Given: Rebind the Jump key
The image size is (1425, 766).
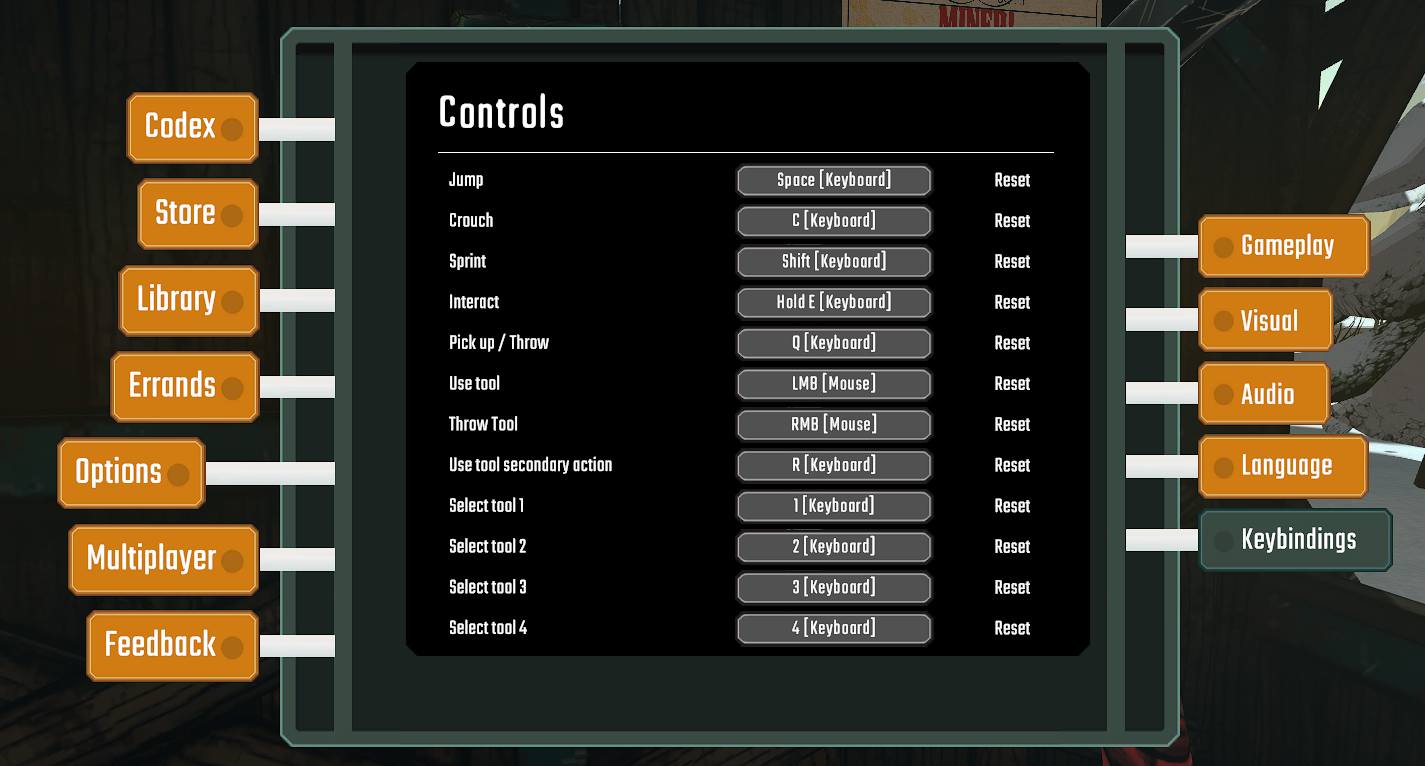Looking at the screenshot, I should pos(834,180).
